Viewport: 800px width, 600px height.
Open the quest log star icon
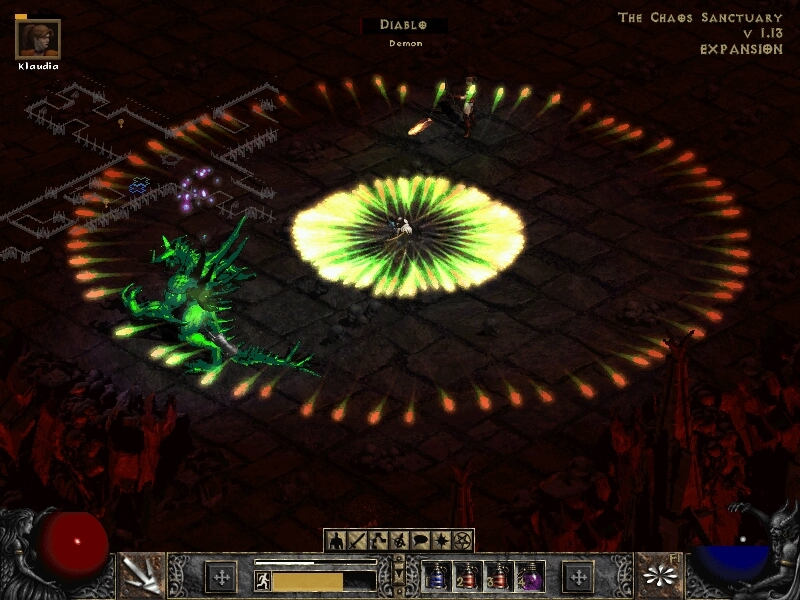[440, 540]
